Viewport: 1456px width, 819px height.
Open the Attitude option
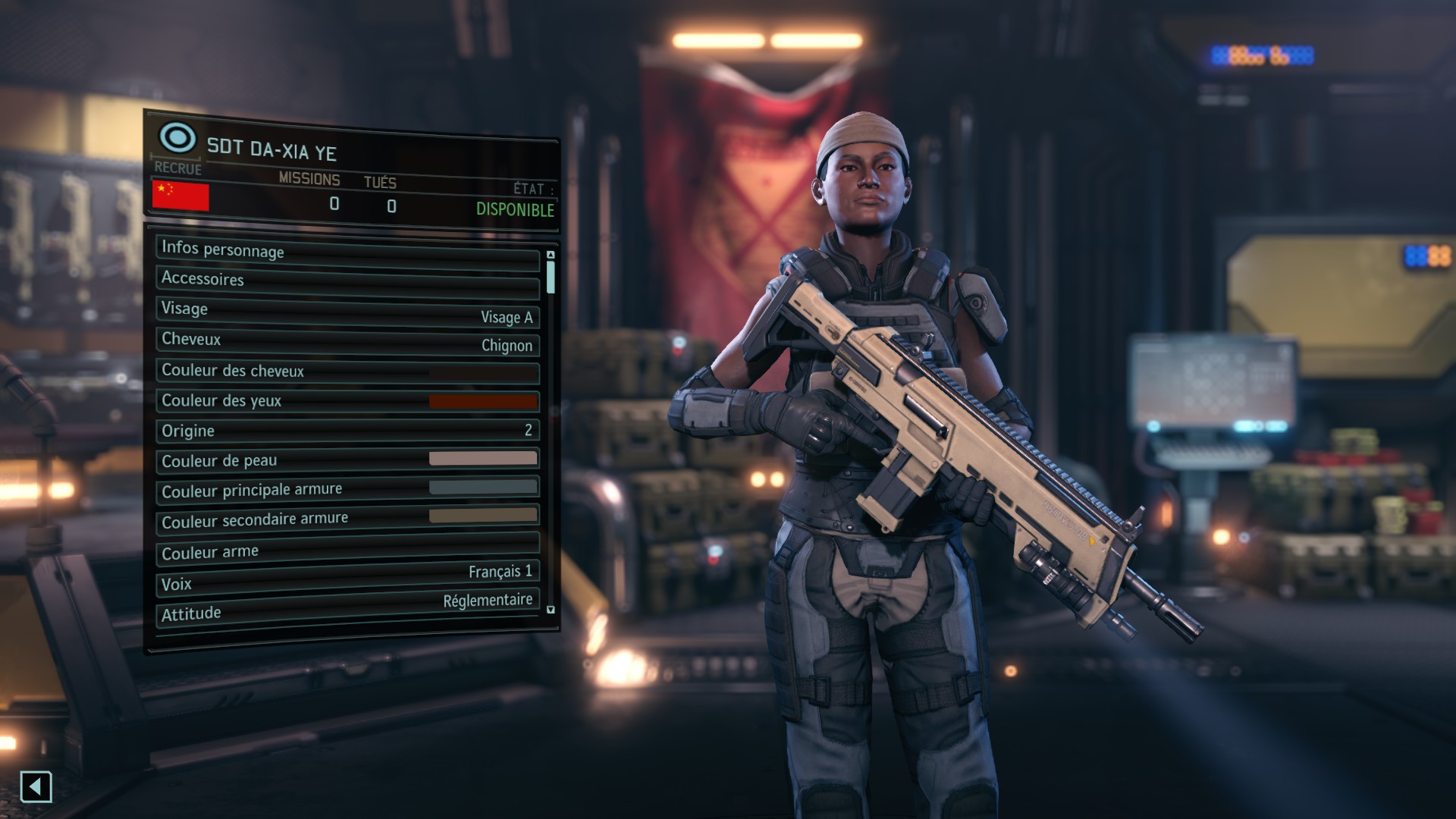pos(347,608)
